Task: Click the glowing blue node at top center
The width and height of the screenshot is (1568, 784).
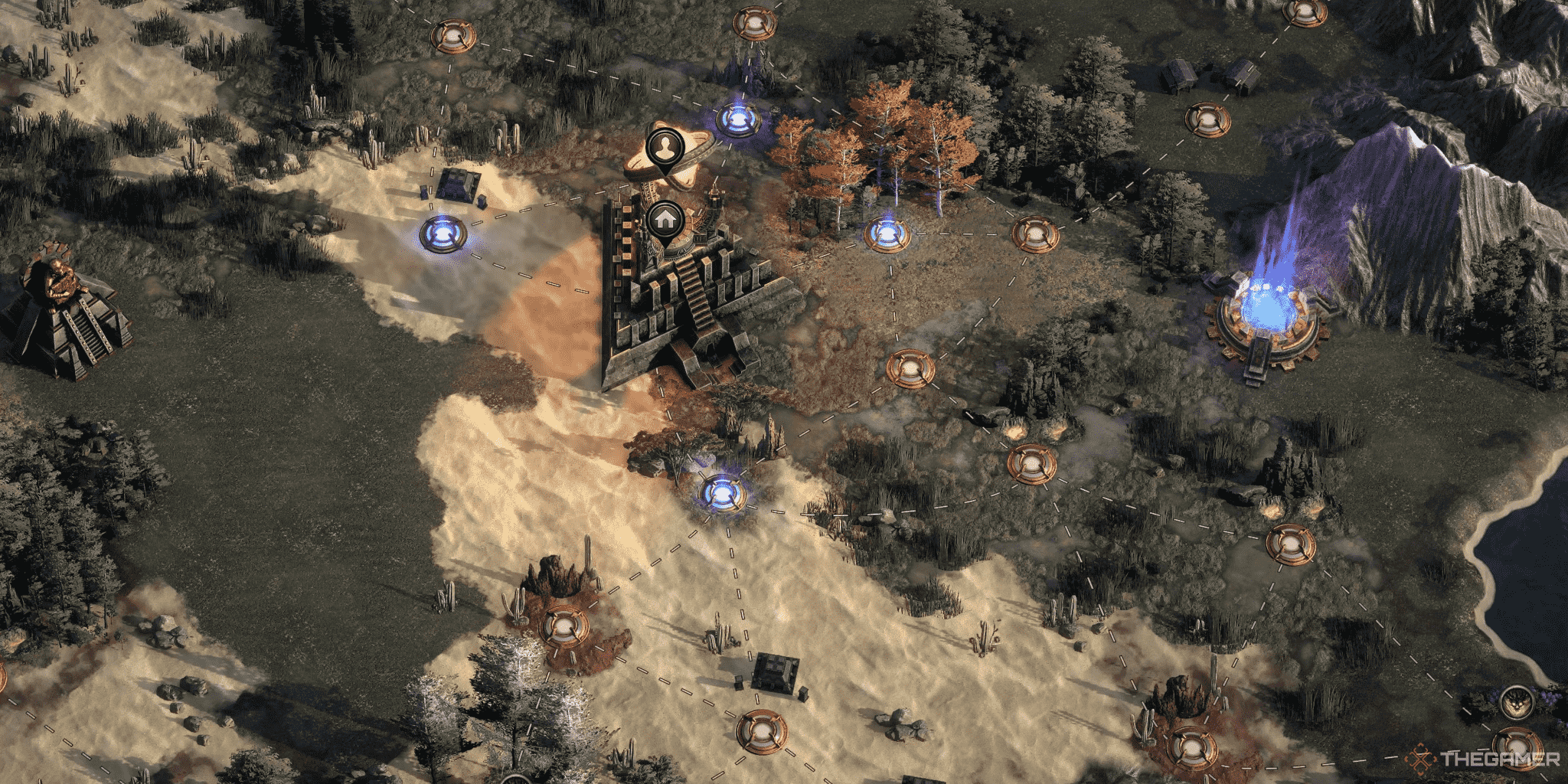Action: click(739, 119)
